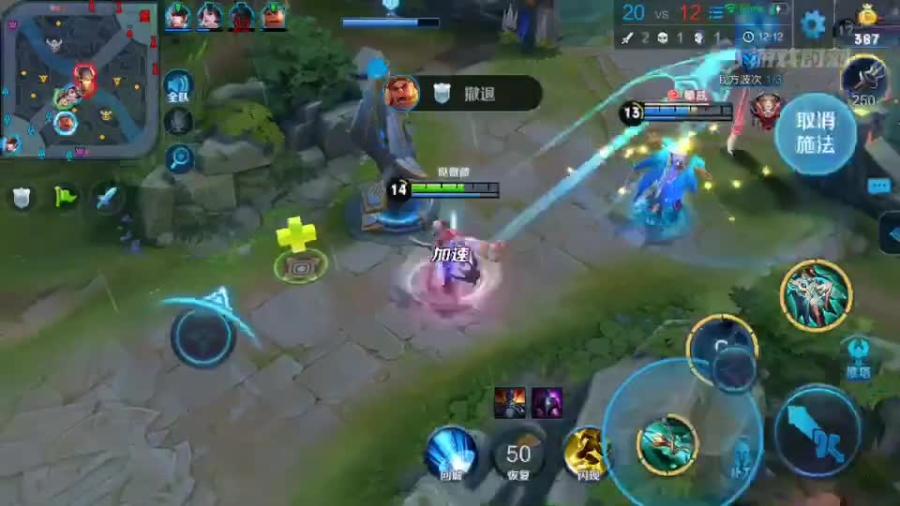900x506 pixels.
Task: Tap the movement joystick
Action: [x=203, y=337]
